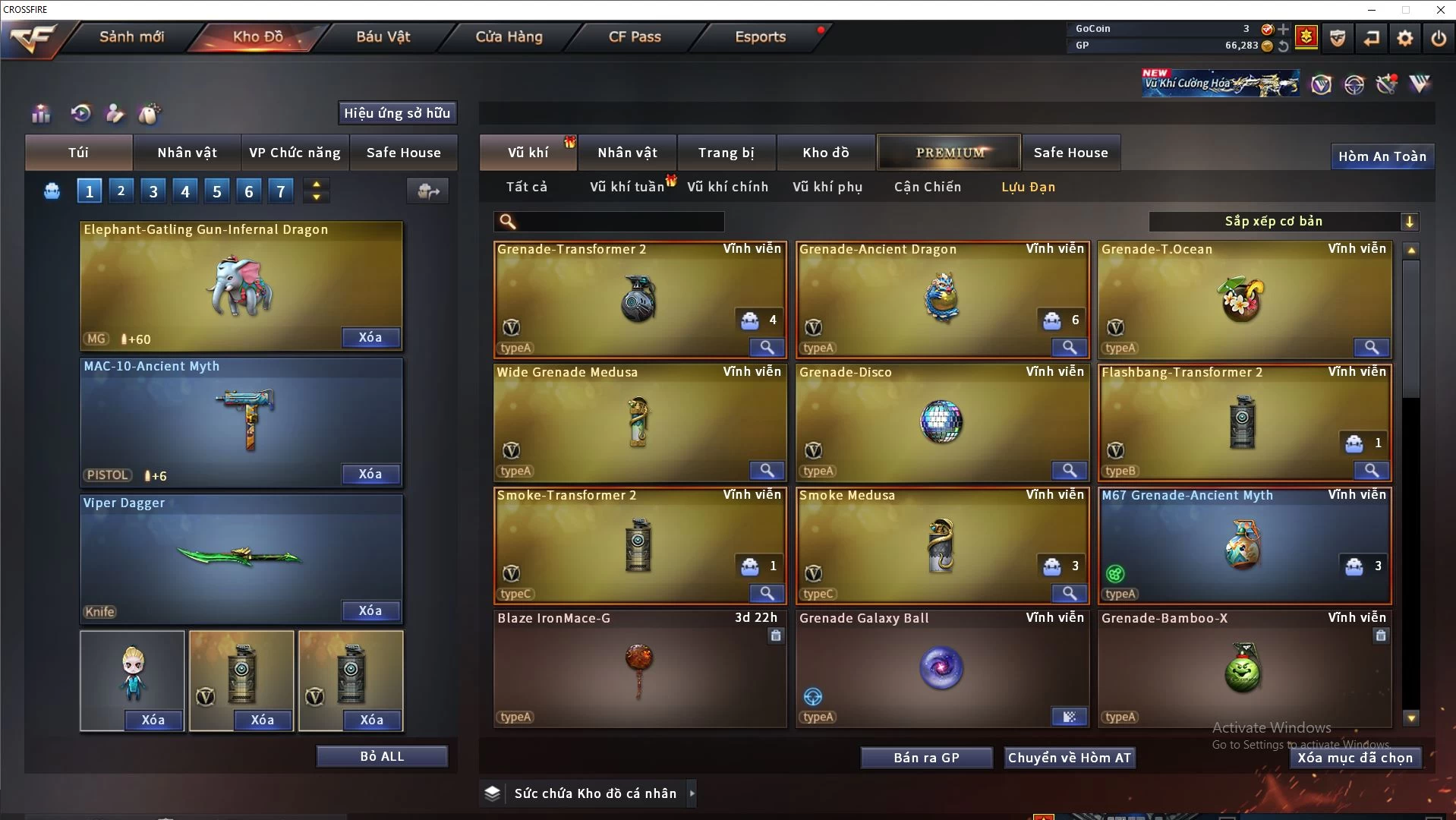Focus the inventory search field
The width and height of the screenshot is (1456, 820).
[x=619, y=222]
